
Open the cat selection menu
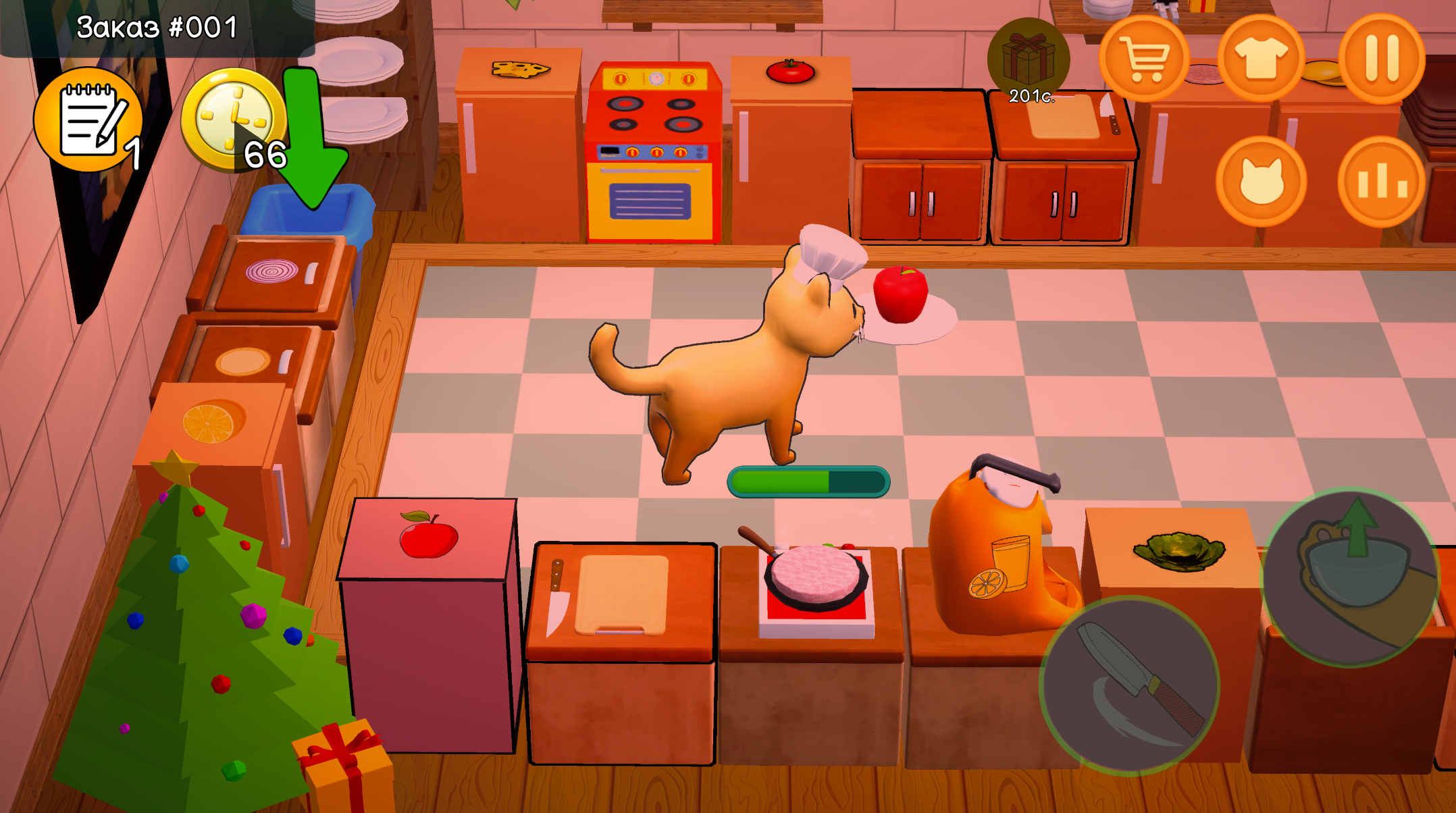click(1262, 177)
